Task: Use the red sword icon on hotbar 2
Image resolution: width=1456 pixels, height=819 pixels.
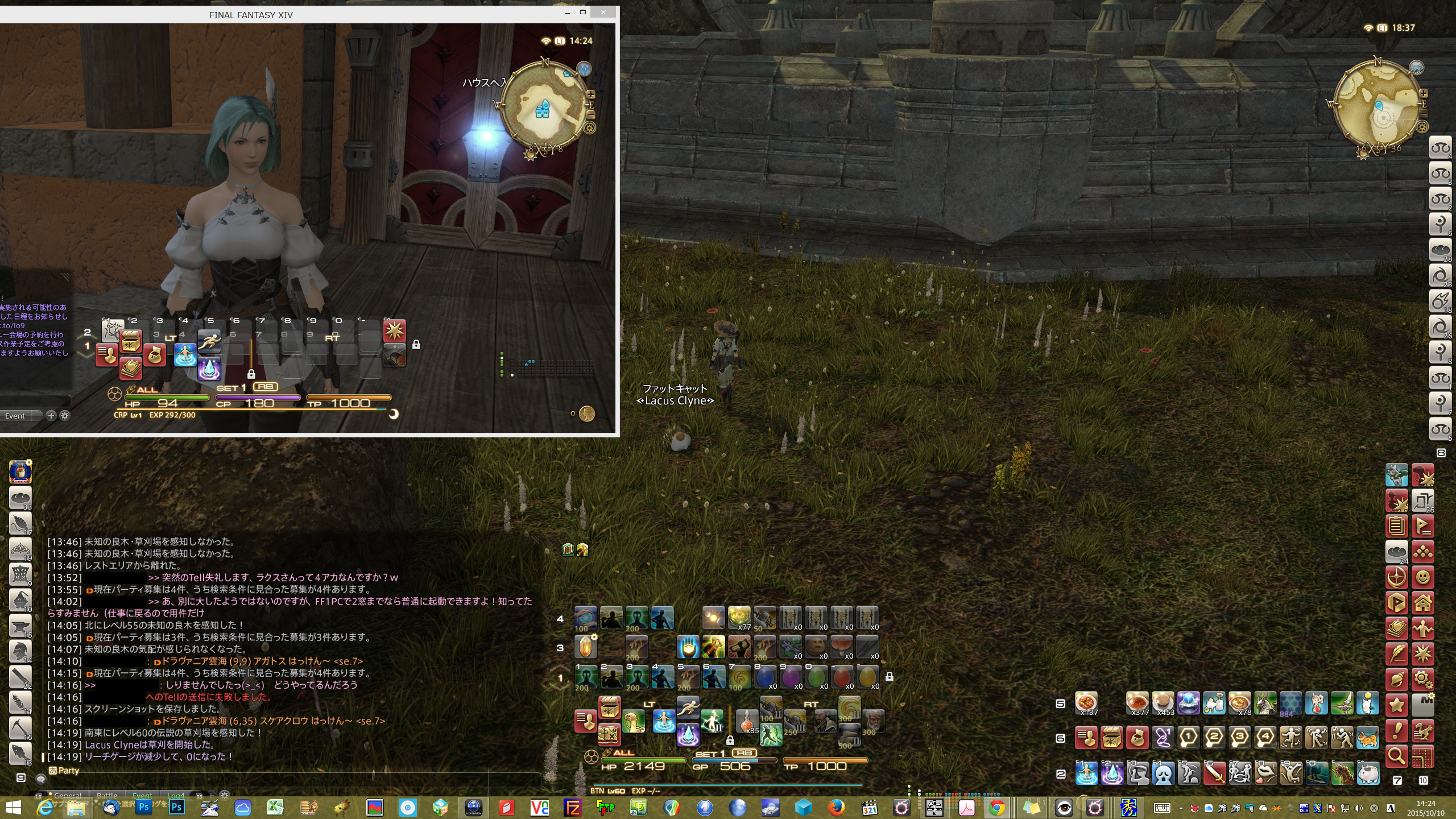Action: (1215, 773)
